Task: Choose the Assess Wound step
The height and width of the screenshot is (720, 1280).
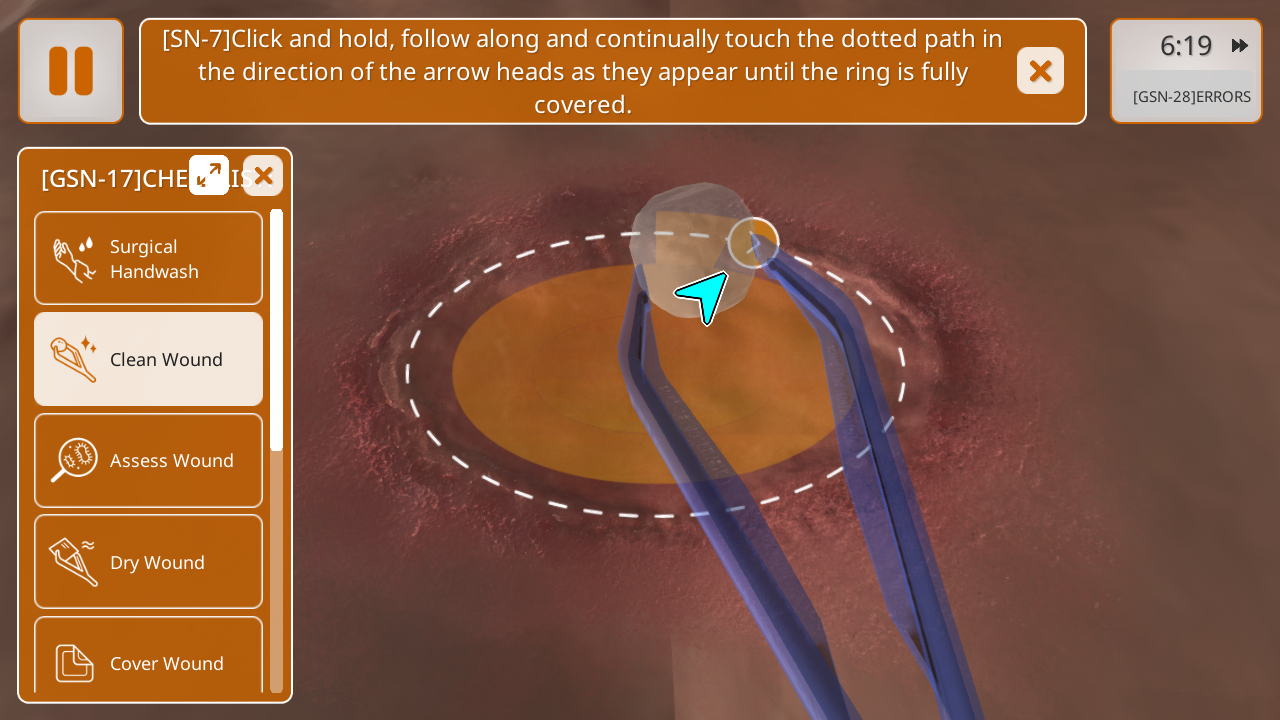Action: click(x=149, y=460)
